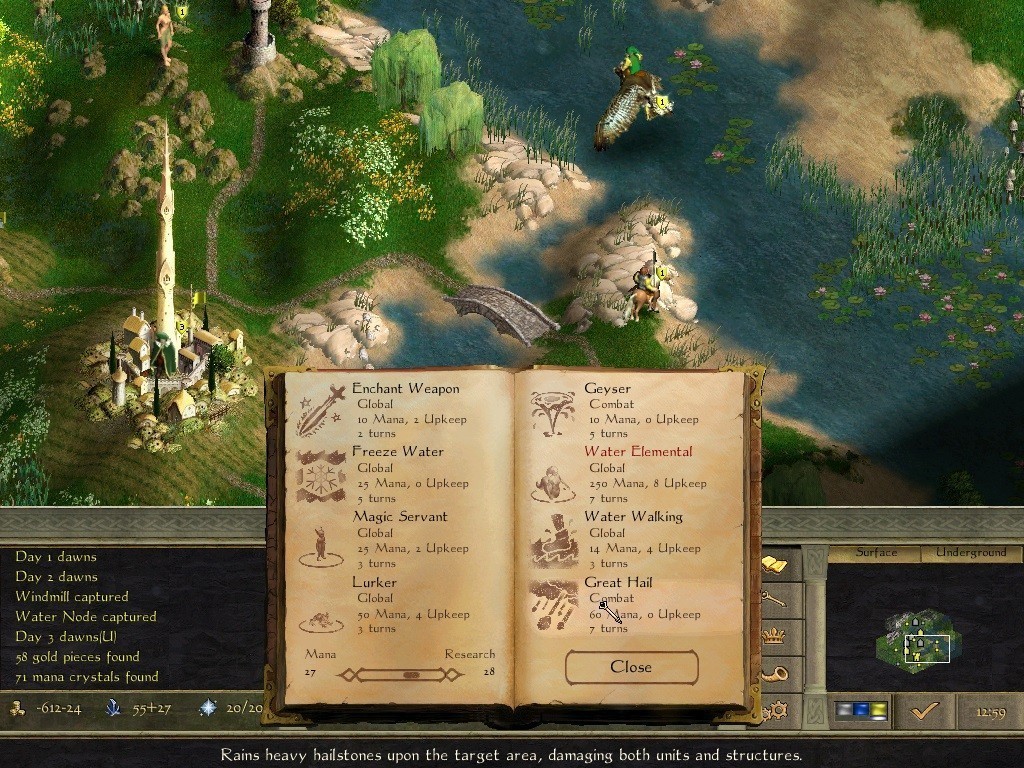
Task: Choose the Freeze Water spell
Action: click(397, 452)
